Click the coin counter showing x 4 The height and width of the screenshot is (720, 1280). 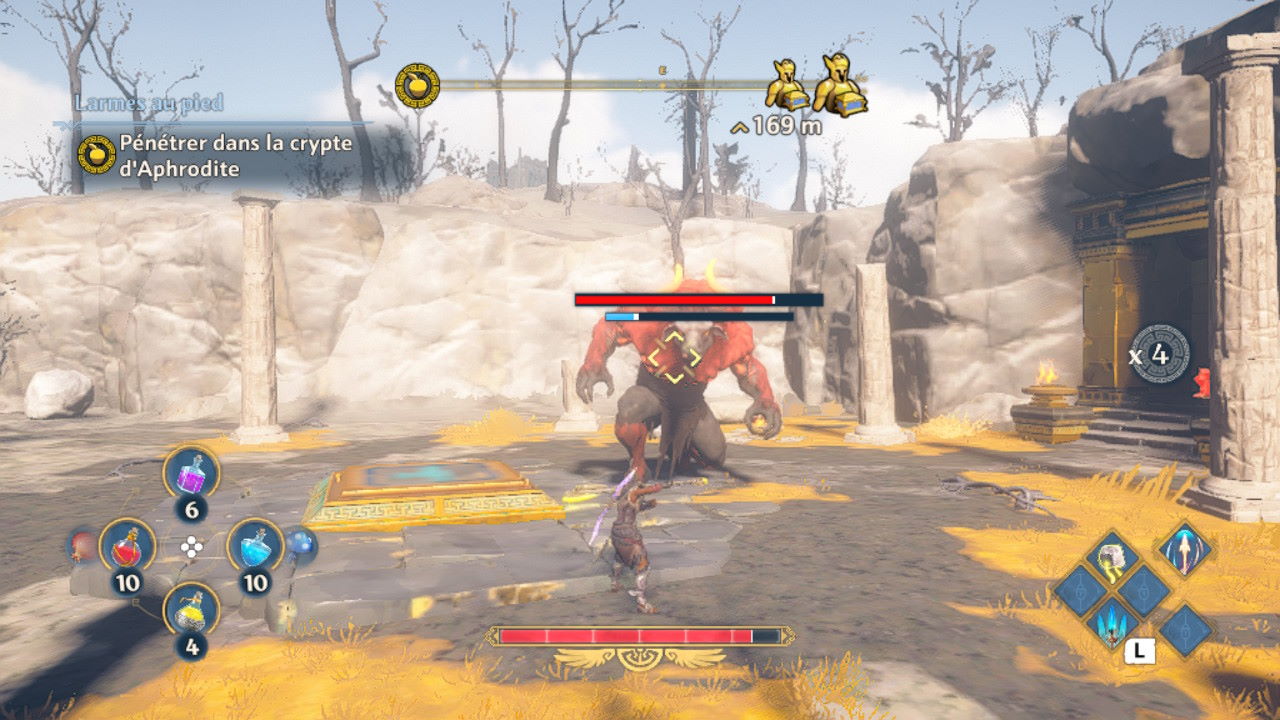pos(1160,354)
